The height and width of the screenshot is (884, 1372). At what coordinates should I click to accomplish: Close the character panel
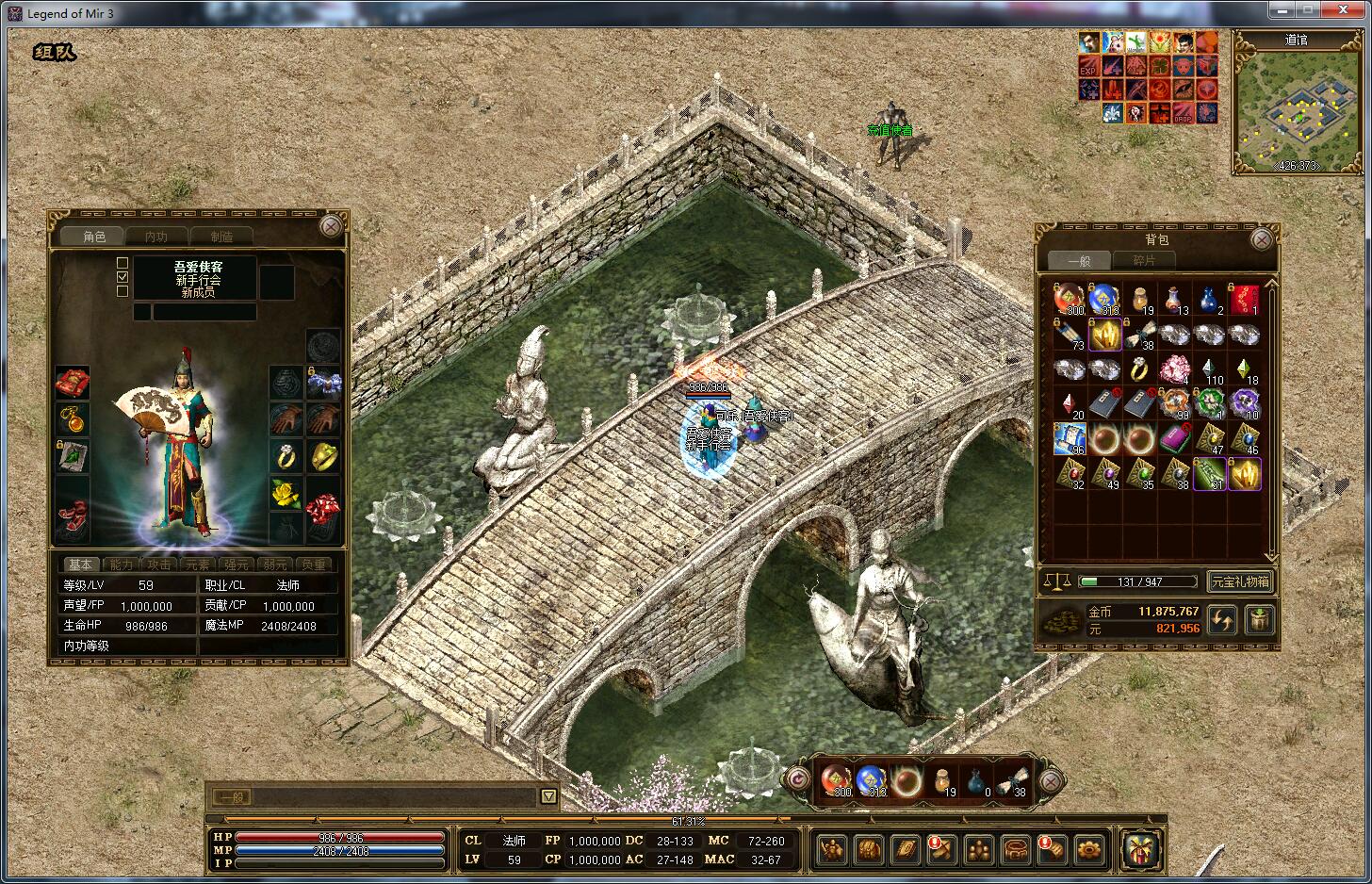tap(331, 226)
